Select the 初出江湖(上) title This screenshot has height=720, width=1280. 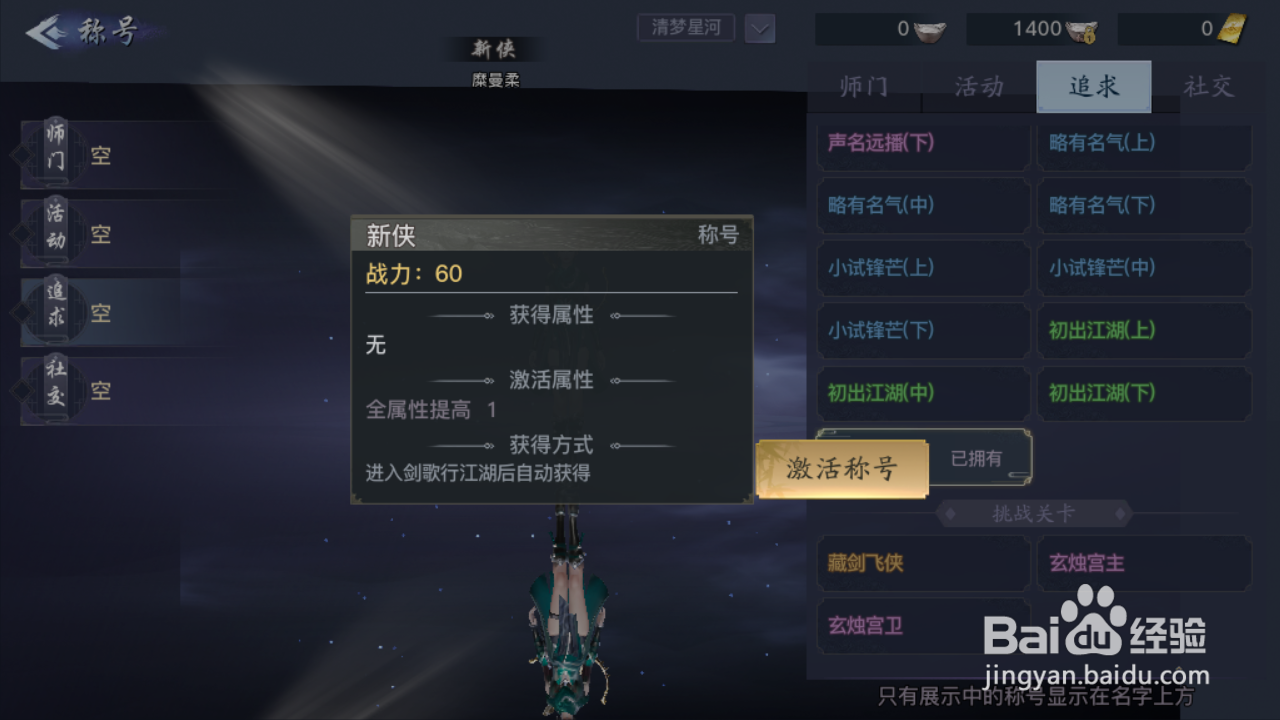point(1144,331)
